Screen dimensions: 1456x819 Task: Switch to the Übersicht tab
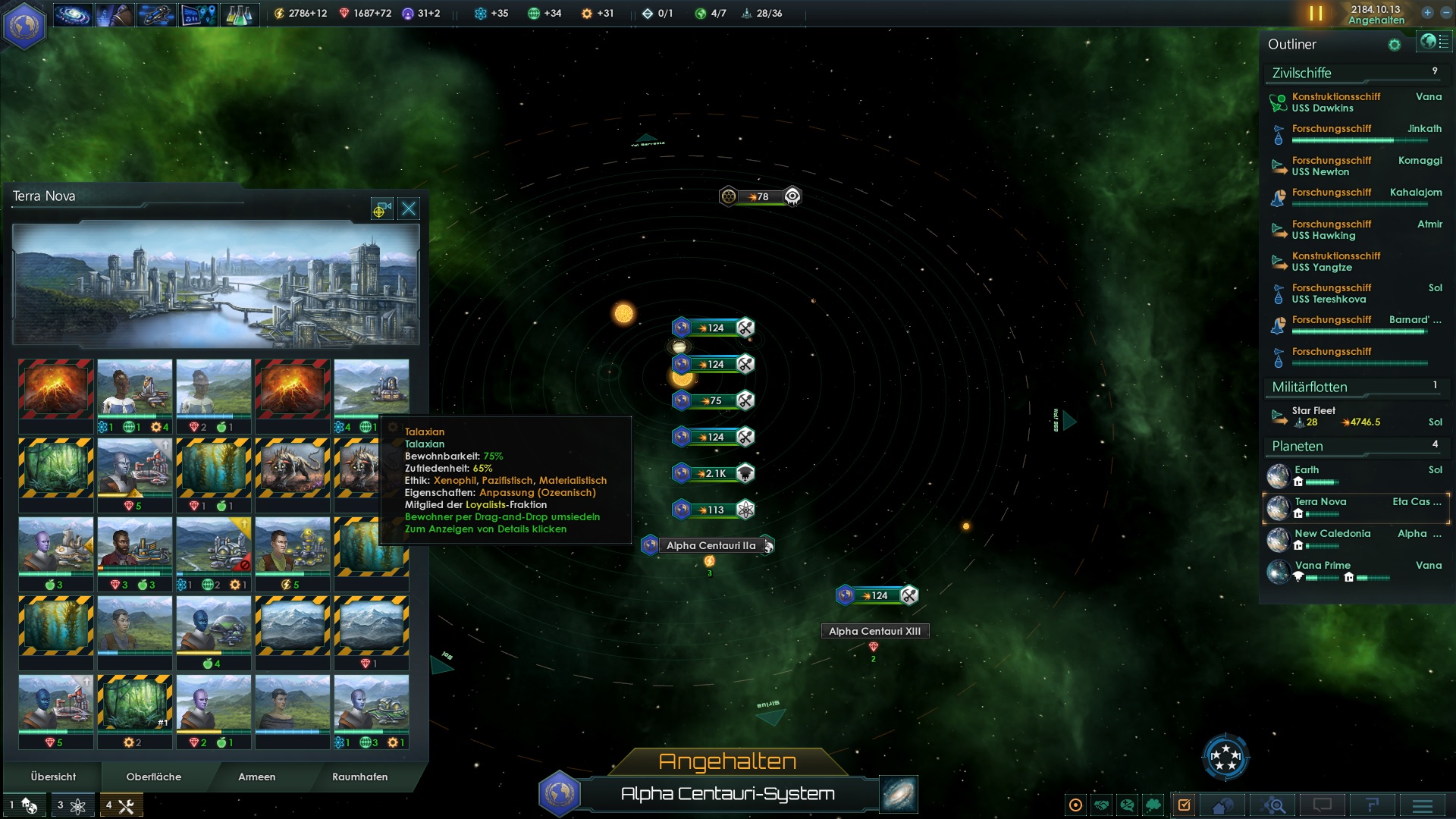click(53, 777)
